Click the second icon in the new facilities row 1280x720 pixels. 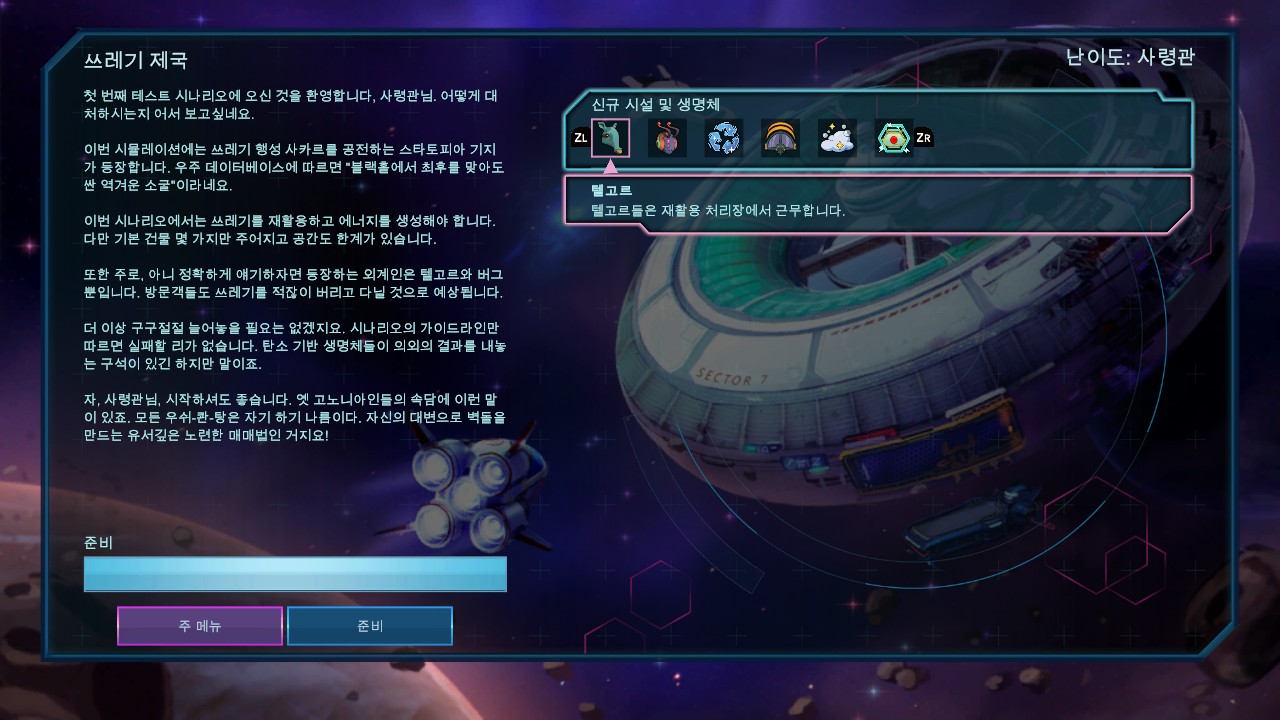667,138
